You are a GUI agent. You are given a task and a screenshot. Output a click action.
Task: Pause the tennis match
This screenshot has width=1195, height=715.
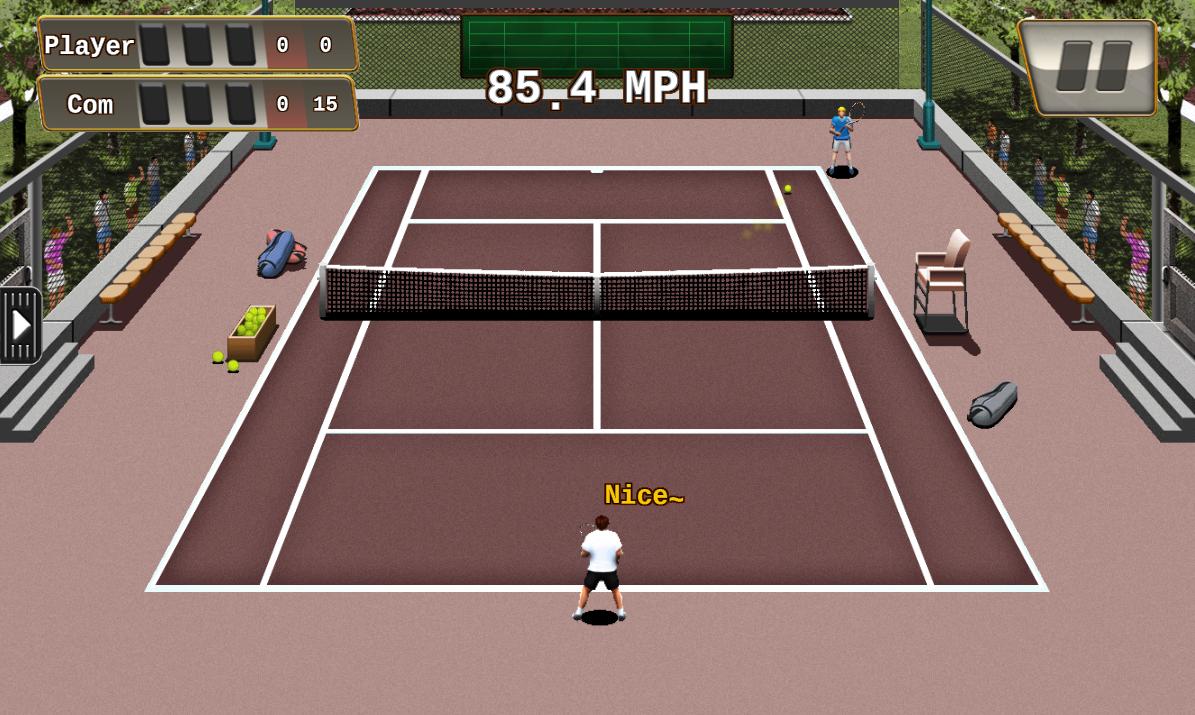(x=1089, y=67)
